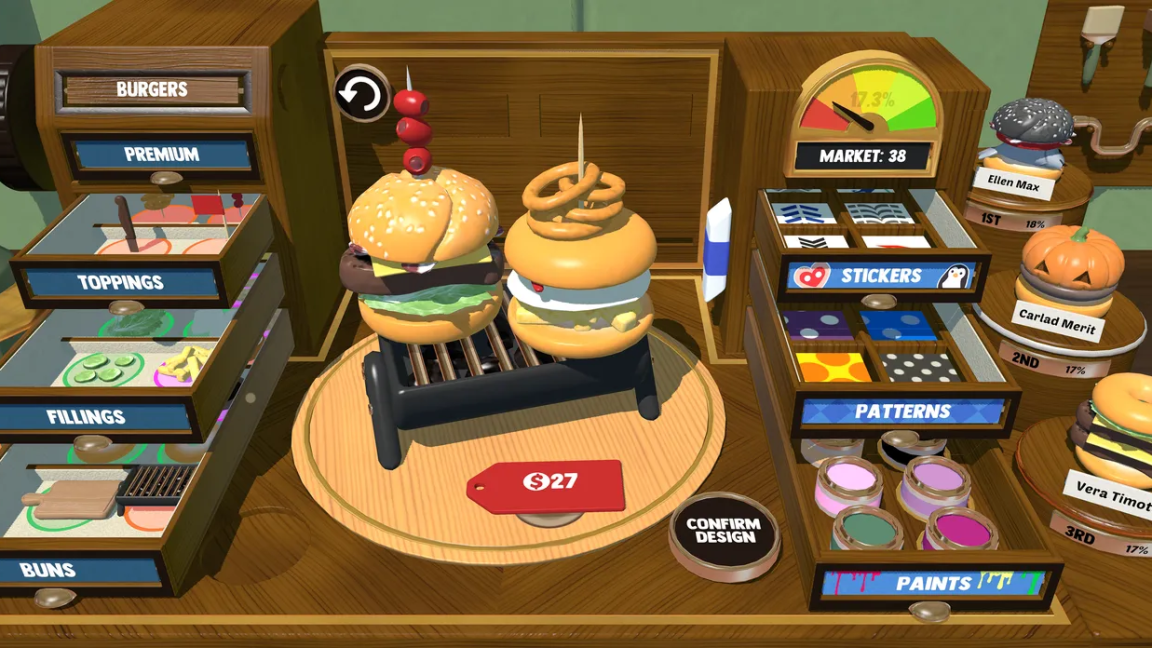Screen dimensions: 1152x648
Task: Select the purple dotted pattern swatch
Action: tap(817, 324)
